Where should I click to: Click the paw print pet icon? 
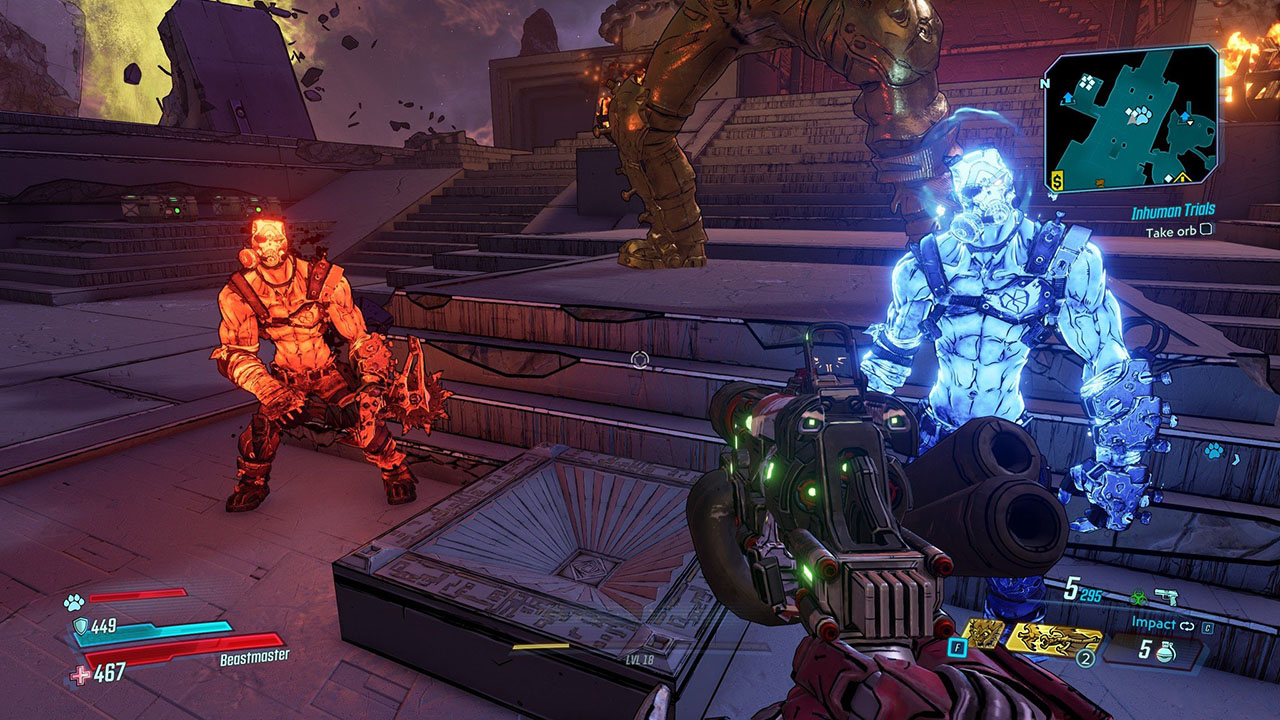tap(74, 602)
